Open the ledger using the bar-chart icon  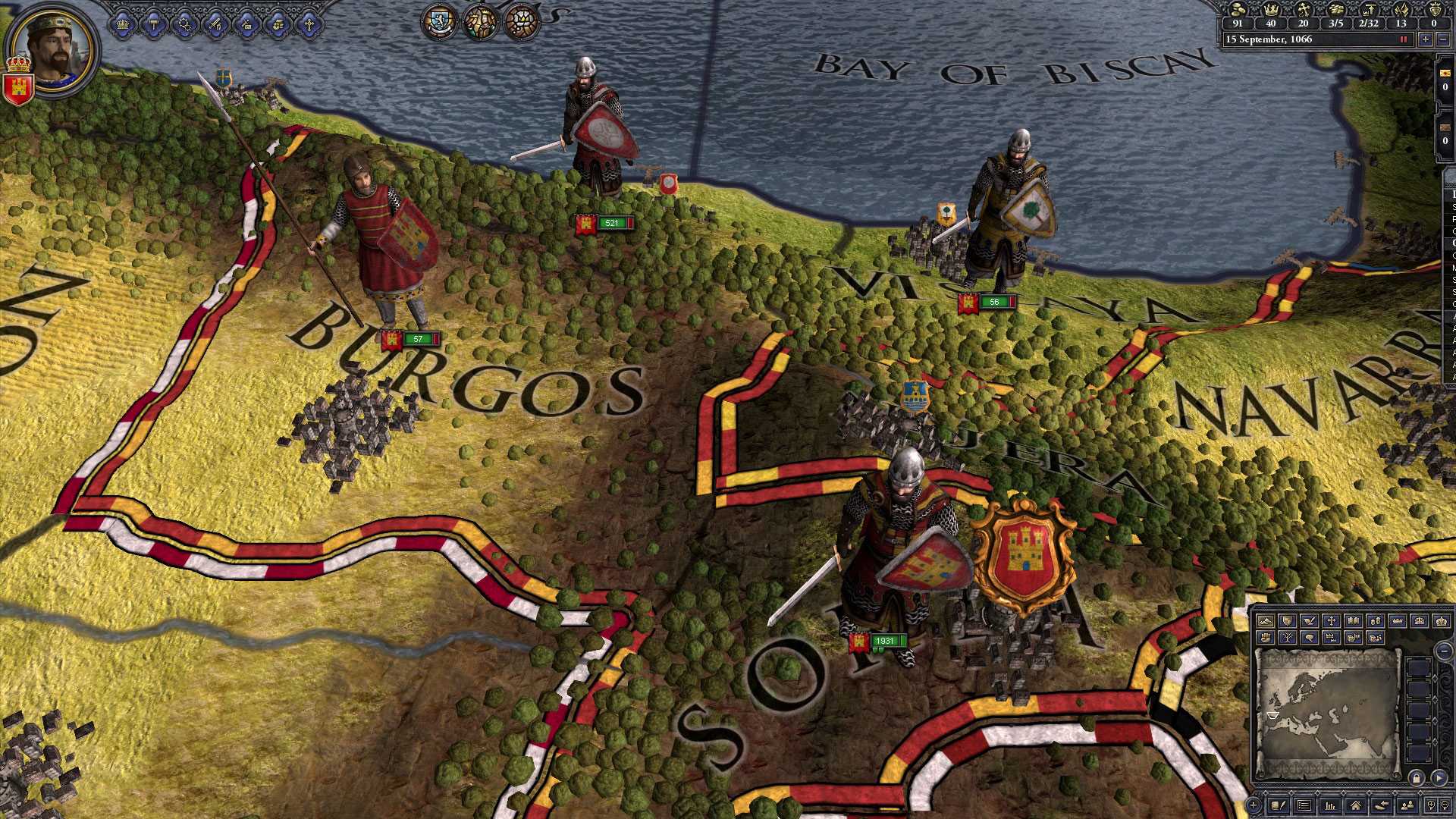(x=1331, y=805)
